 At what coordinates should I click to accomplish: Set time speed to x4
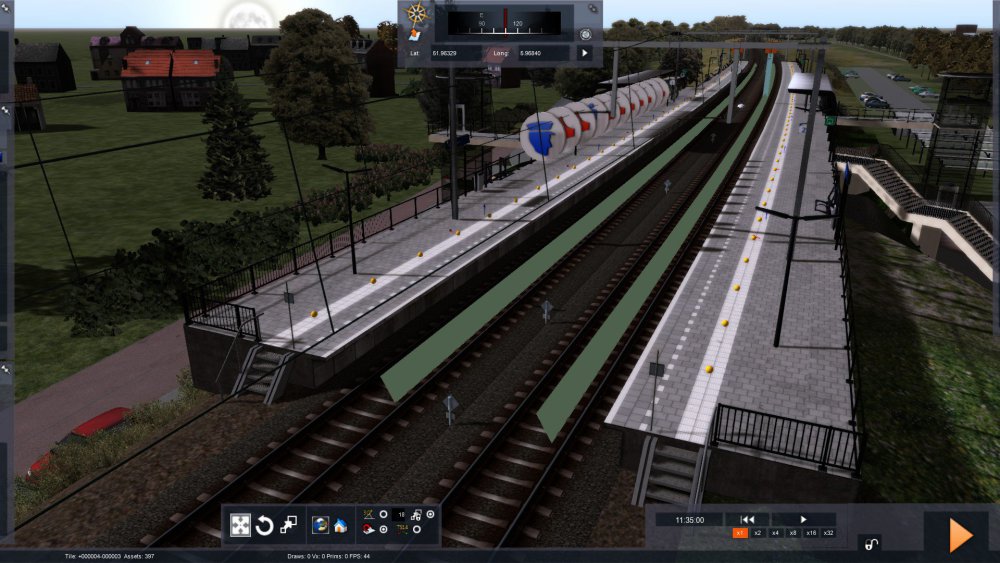(x=776, y=533)
